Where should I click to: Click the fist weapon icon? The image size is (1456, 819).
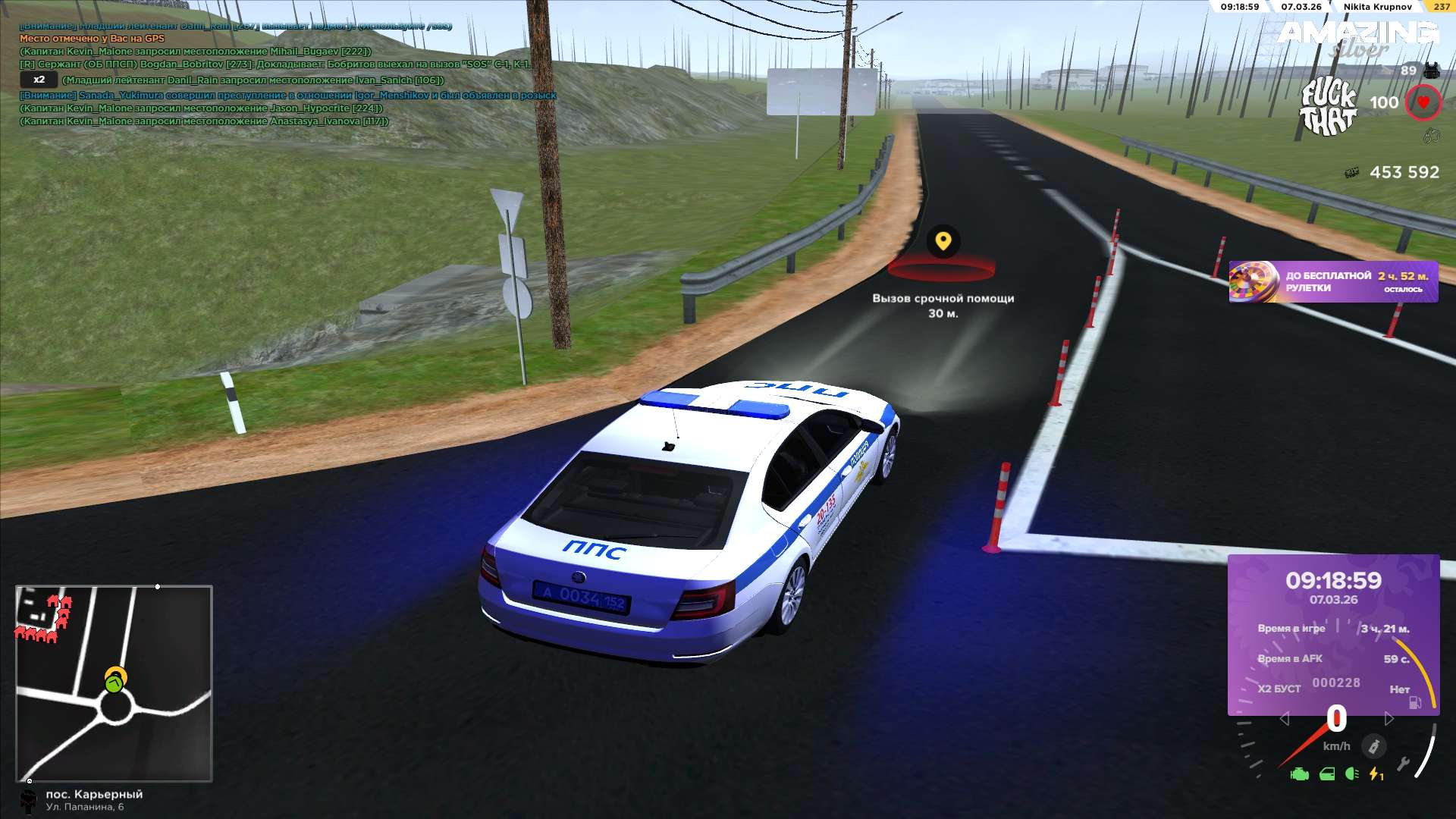point(1431,136)
